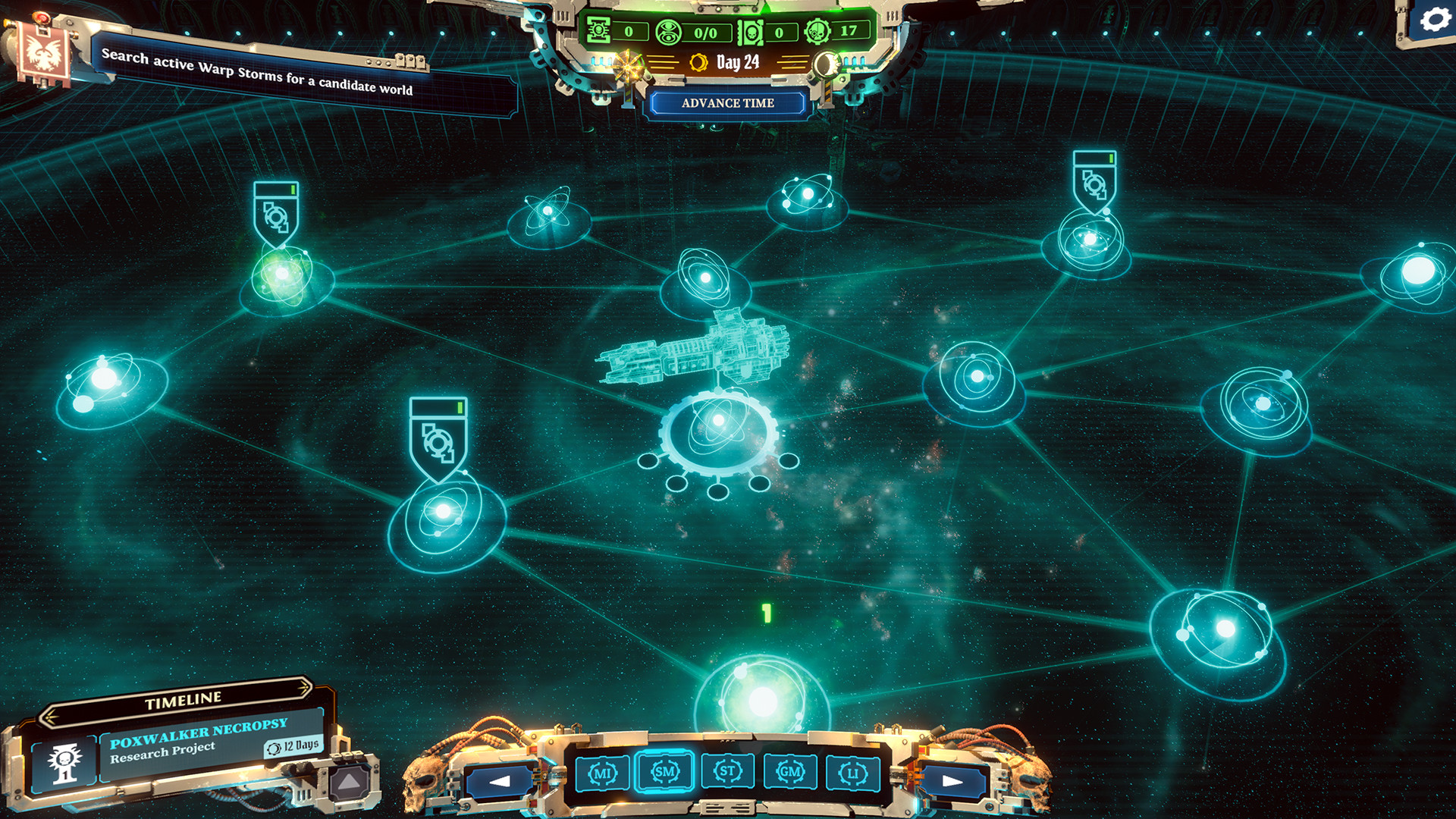Screen dimensions: 1456x819
Task: Select the GM tab on the bottom bar
Action: coord(789,772)
